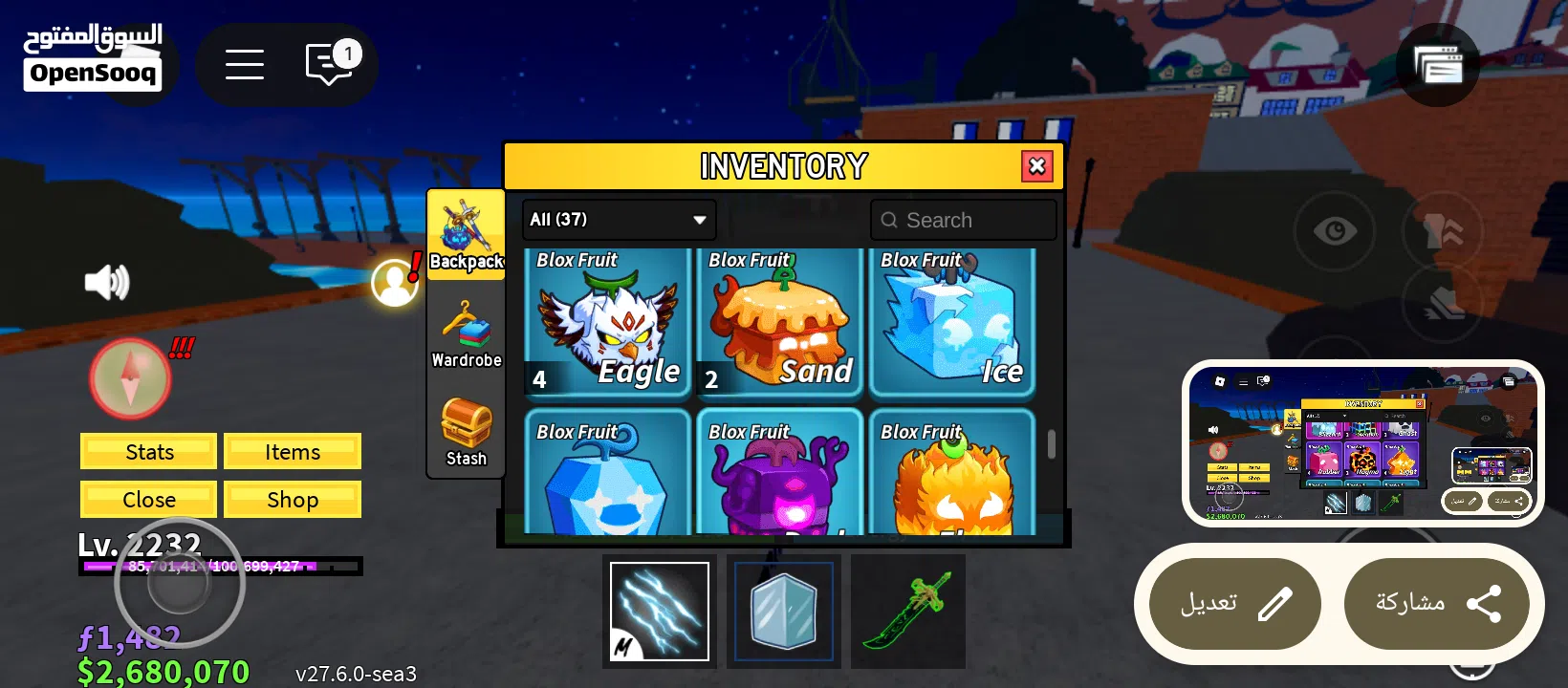Screen dimensions: 1568x688
Task: Open the Shop
Action: [293, 500]
